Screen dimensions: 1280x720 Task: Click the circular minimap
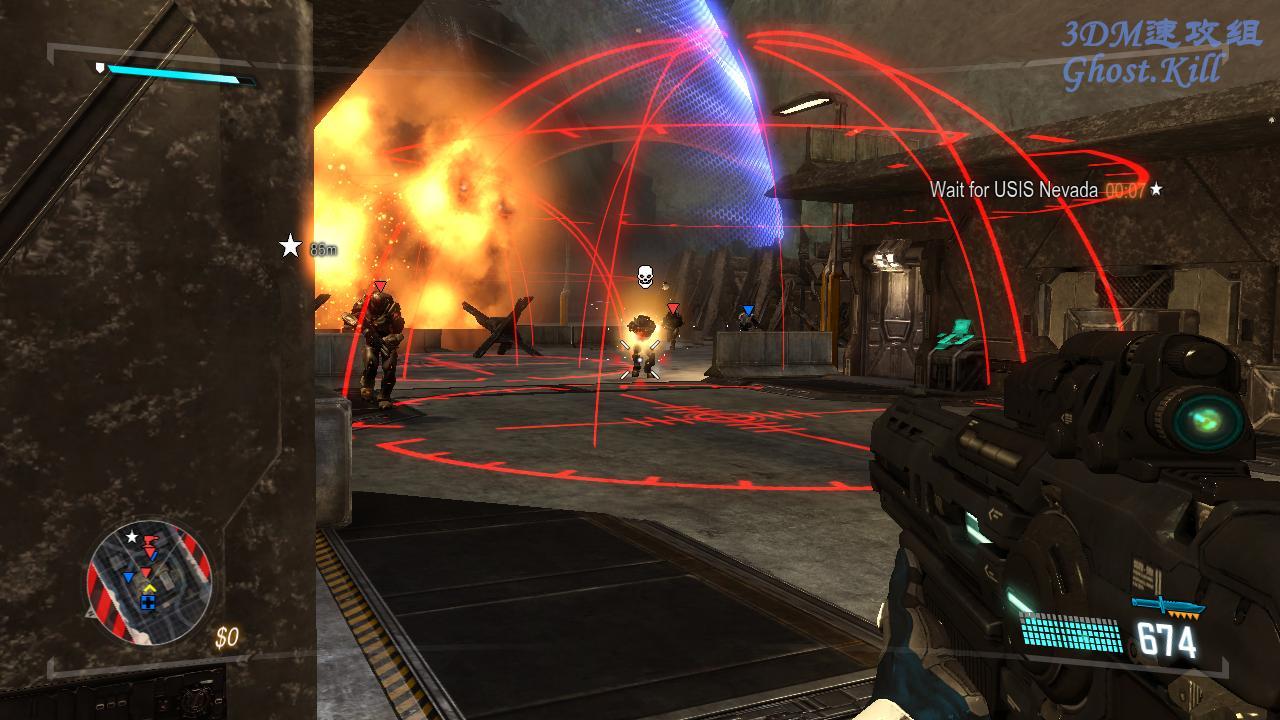[x=149, y=581]
